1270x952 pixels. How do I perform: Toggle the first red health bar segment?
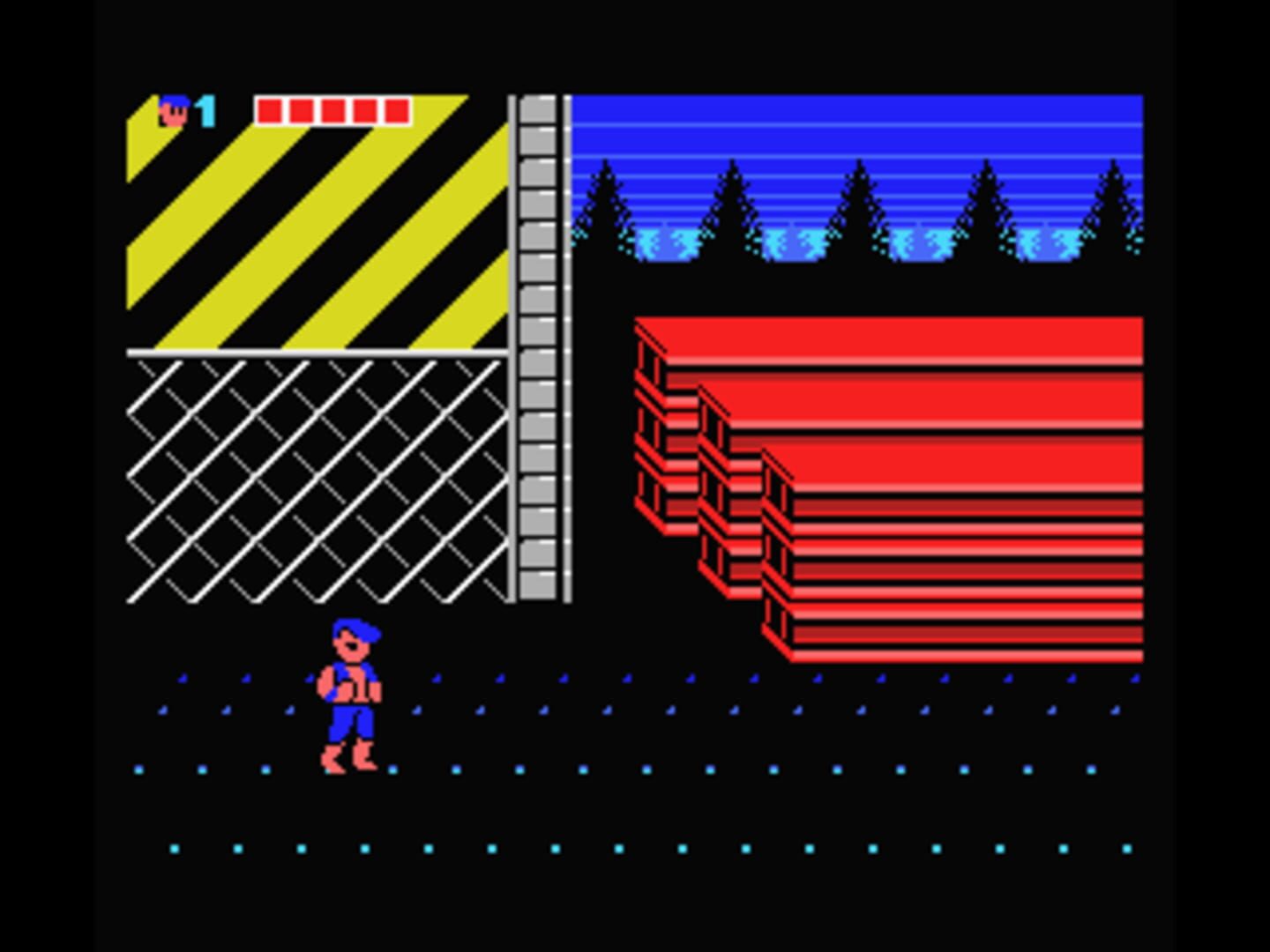point(267,108)
